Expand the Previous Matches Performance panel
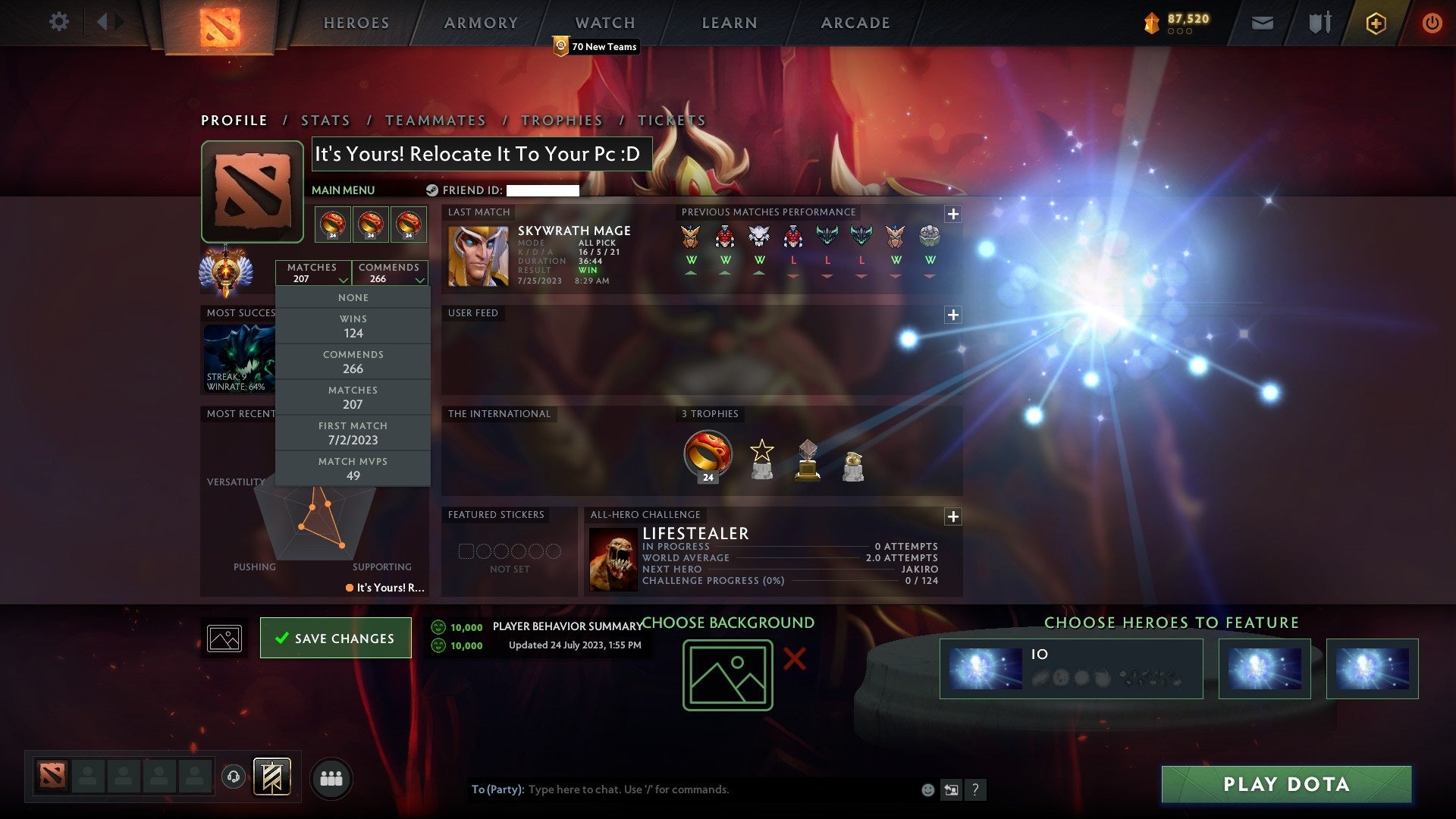1456x819 pixels. 953,215
